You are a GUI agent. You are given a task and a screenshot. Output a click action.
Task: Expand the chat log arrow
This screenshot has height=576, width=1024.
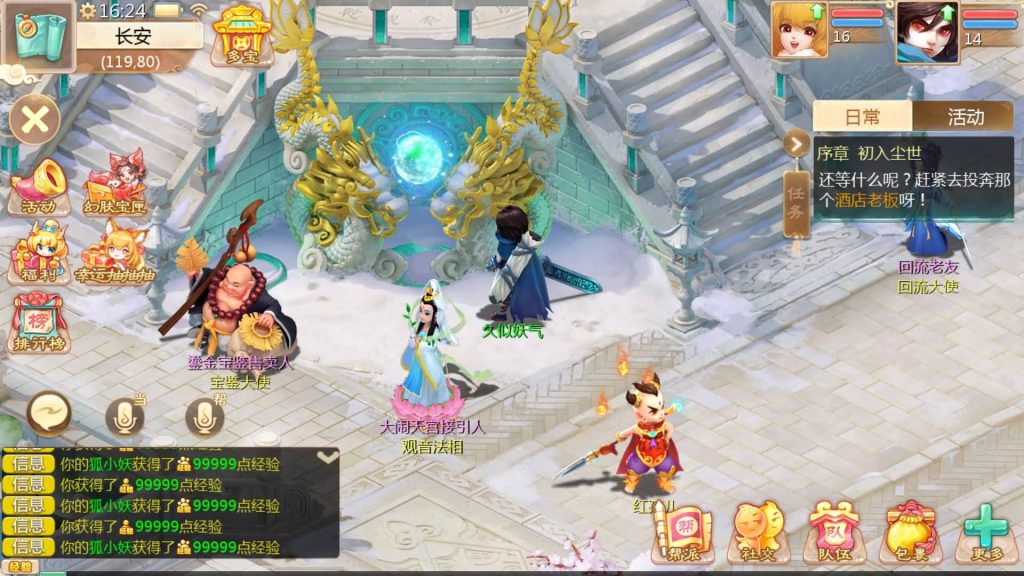327,456
